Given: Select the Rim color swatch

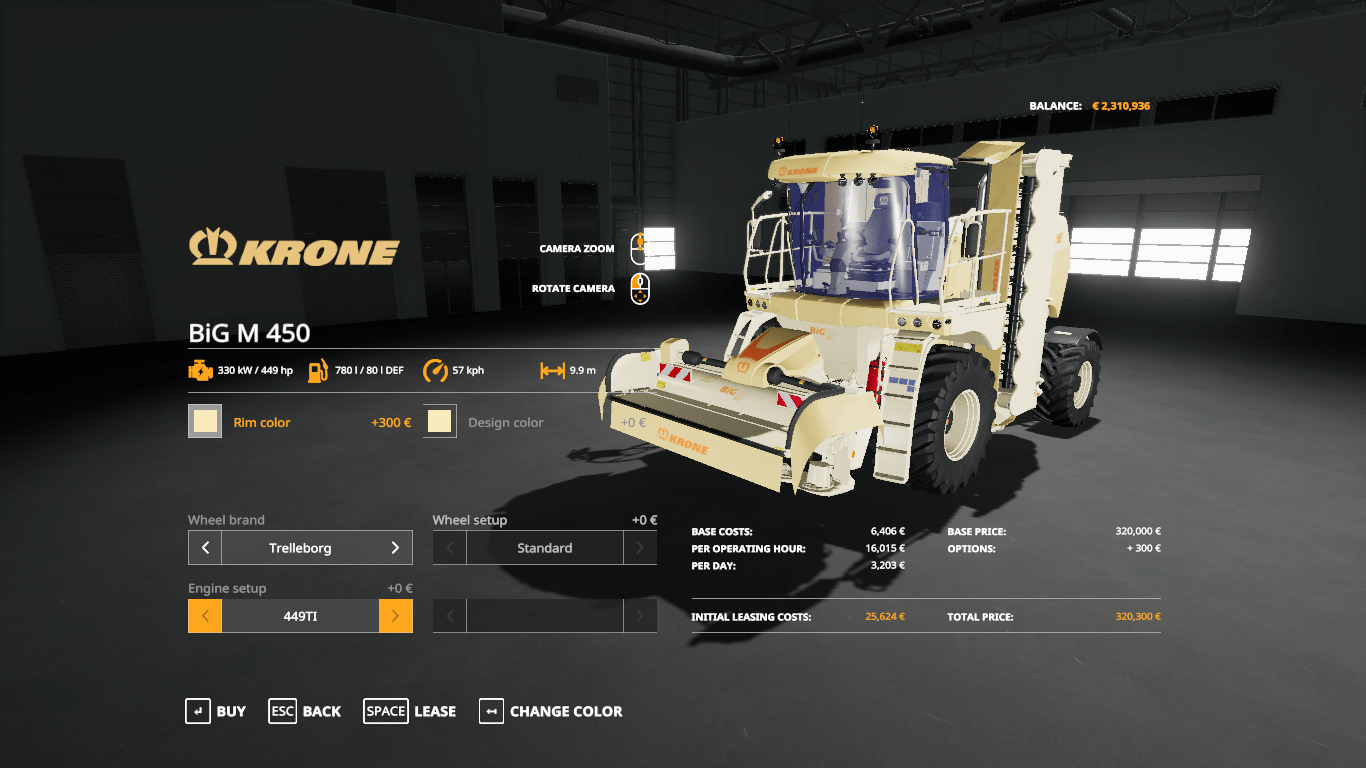Looking at the screenshot, I should pyautogui.click(x=205, y=422).
